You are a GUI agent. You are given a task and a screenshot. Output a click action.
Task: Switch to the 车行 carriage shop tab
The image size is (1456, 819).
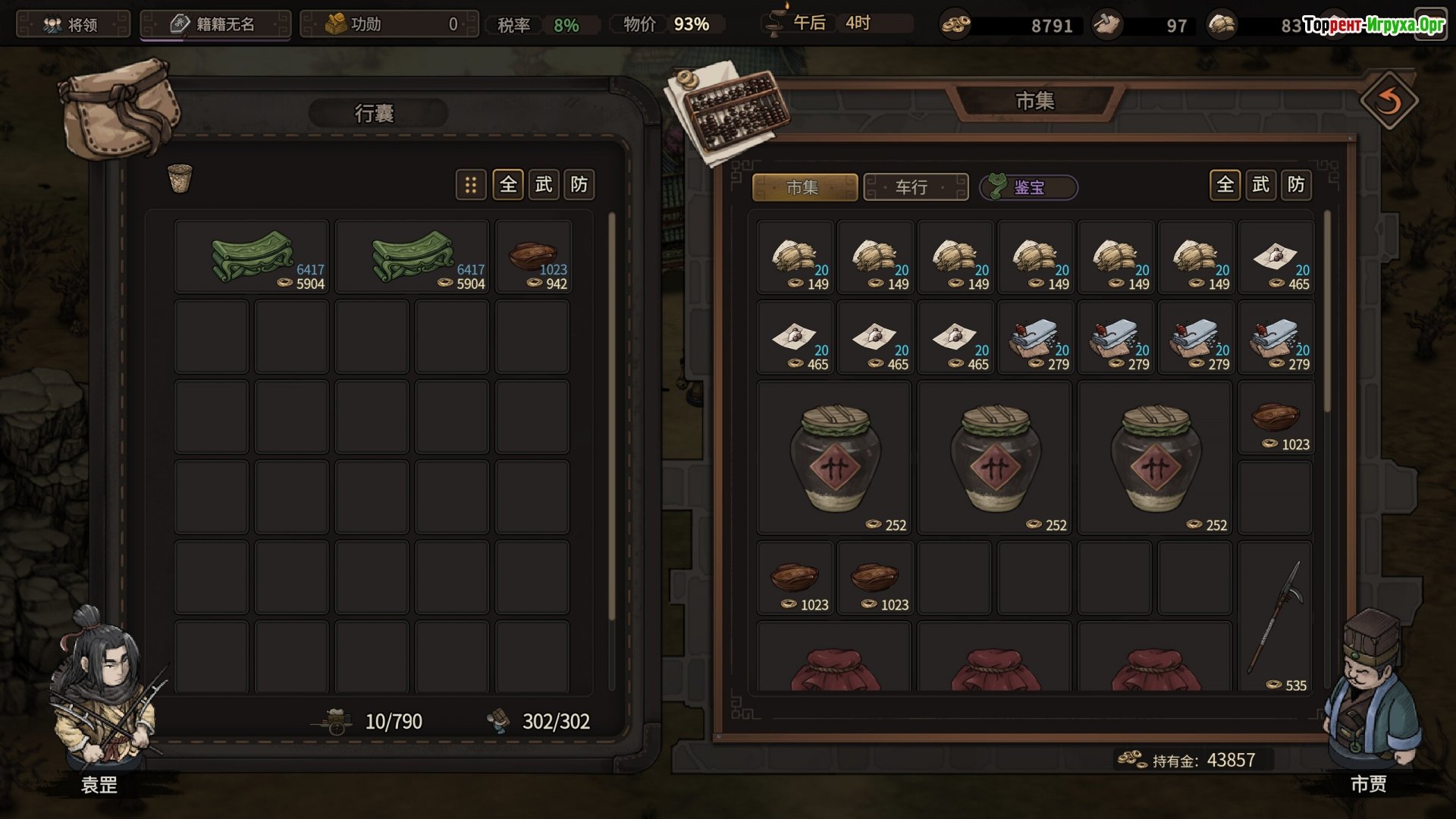915,187
